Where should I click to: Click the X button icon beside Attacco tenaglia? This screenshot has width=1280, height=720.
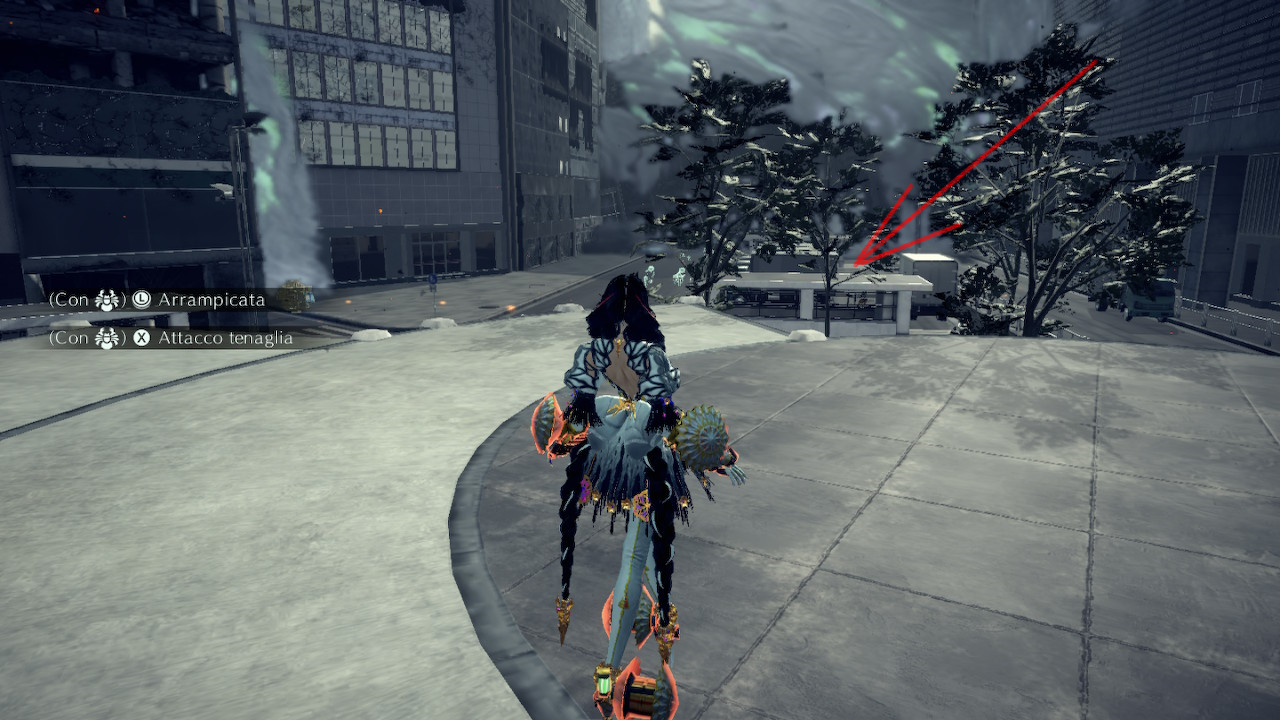(x=141, y=338)
